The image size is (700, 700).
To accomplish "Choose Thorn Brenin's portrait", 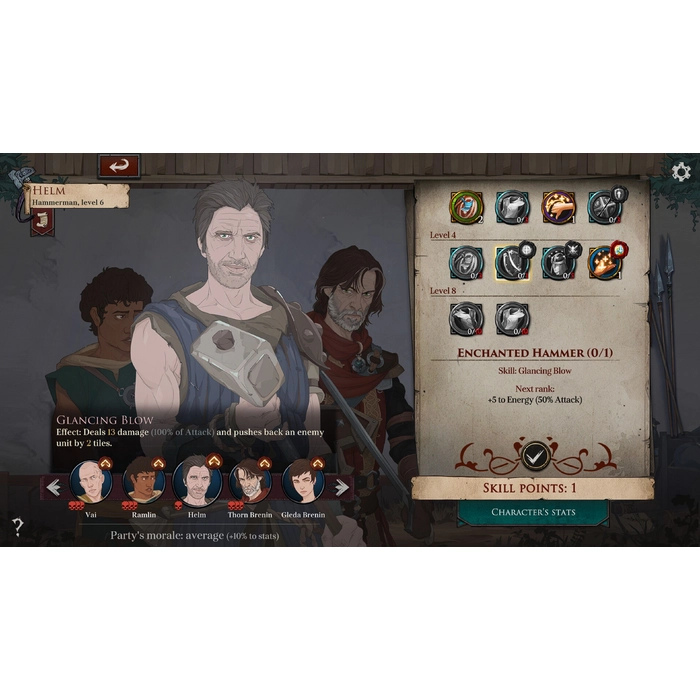I will point(250,481).
